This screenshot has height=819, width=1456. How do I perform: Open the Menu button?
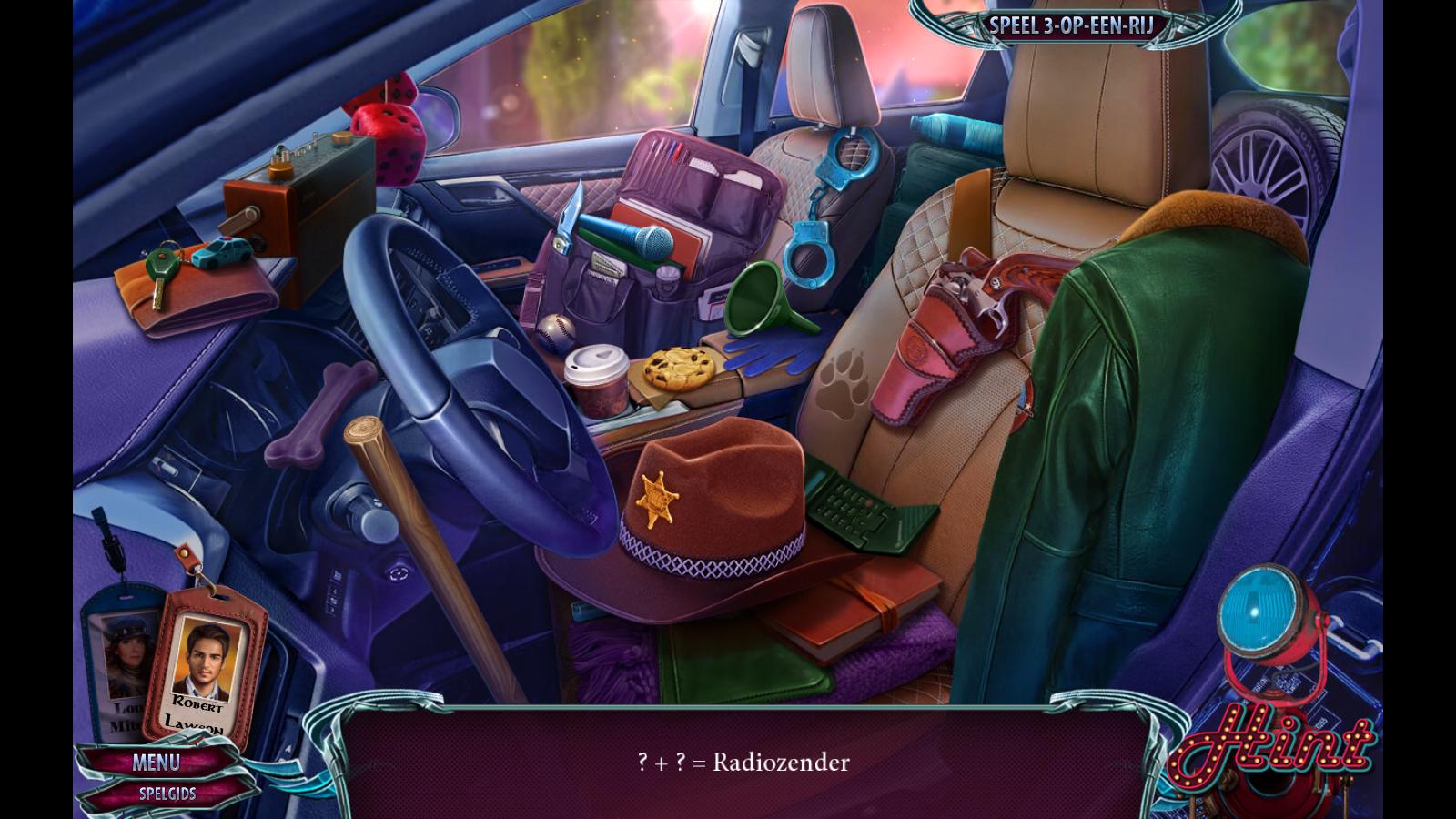click(156, 762)
